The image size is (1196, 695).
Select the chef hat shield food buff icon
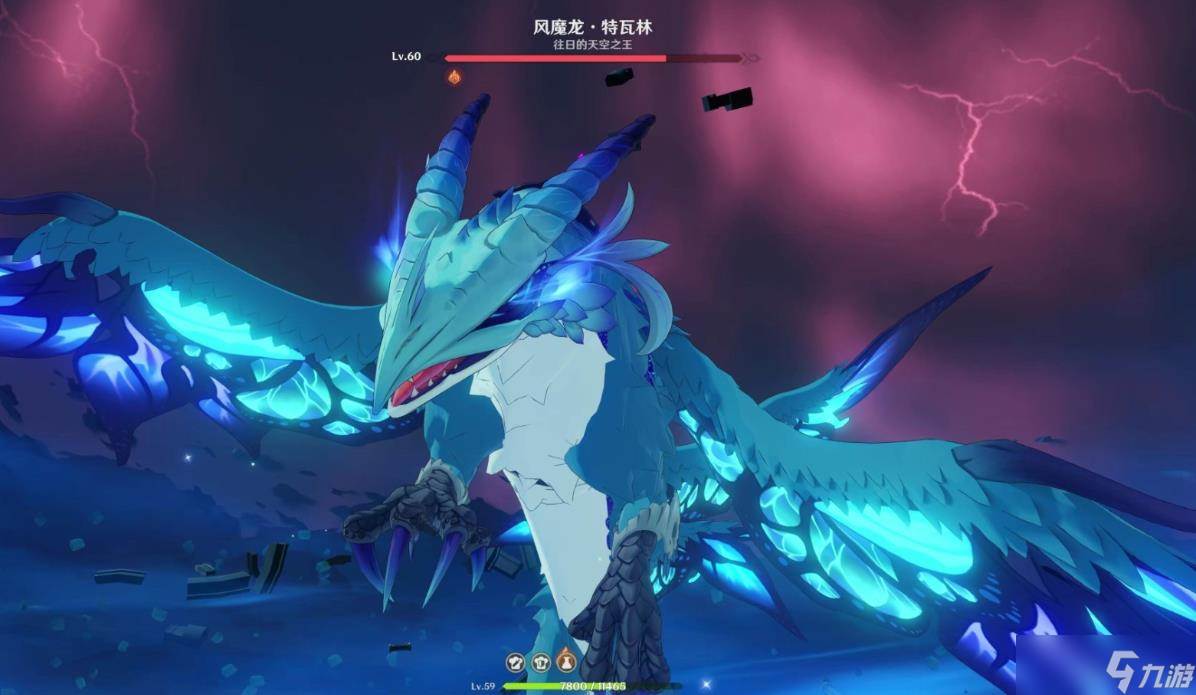click(x=539, y=661)
